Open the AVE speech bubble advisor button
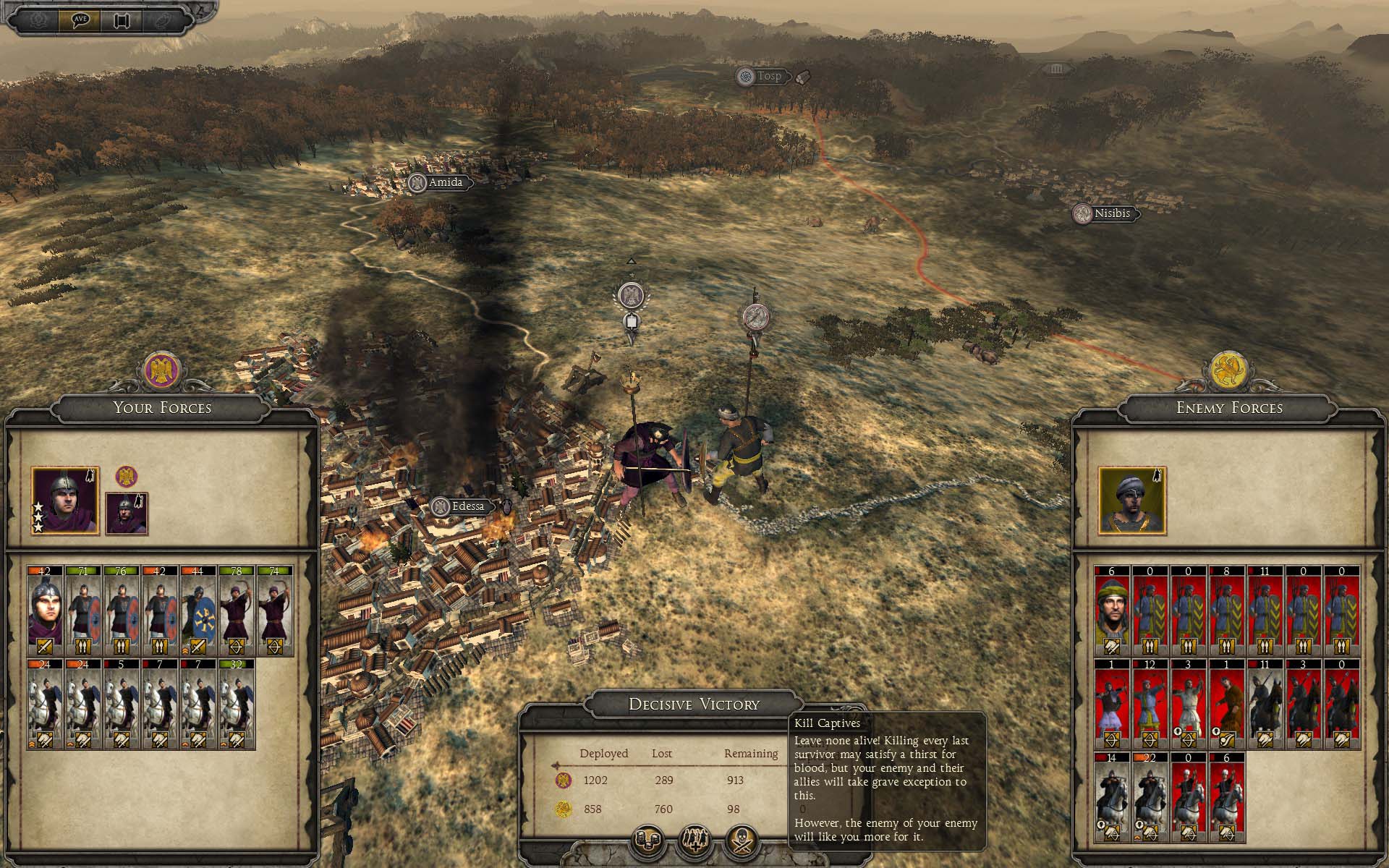The image size is (1389, 868). pos(80,20)
